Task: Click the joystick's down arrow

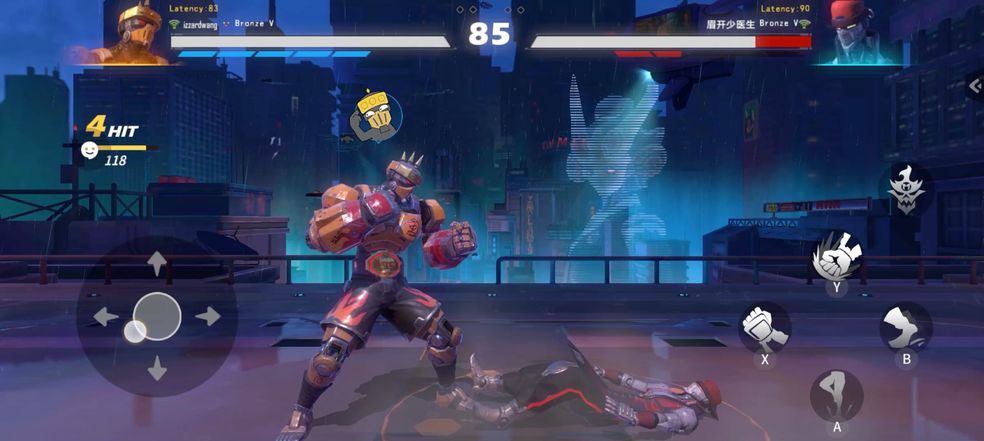Action: click(x=157, y=368)
